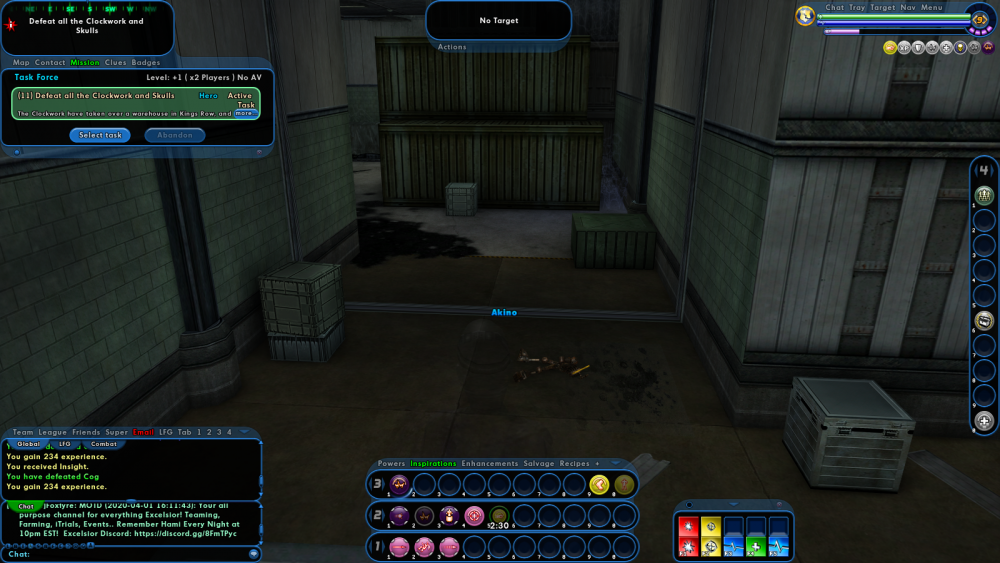Toggle the Target window from top bar
The width and height of the screenshot is (1000, 563).
tap(883, 8)
